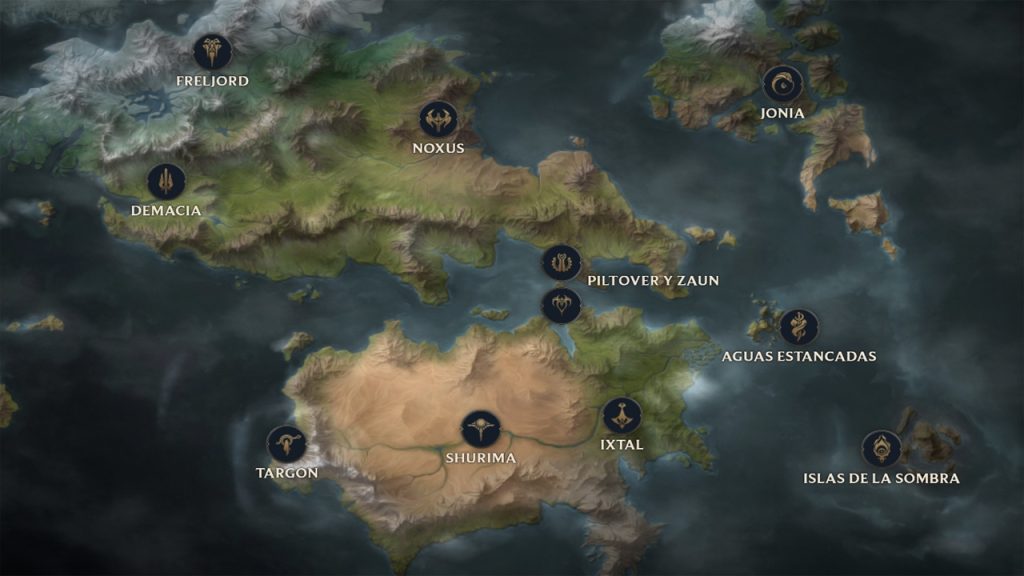Open the Aguas Estancadas marker

799,327
